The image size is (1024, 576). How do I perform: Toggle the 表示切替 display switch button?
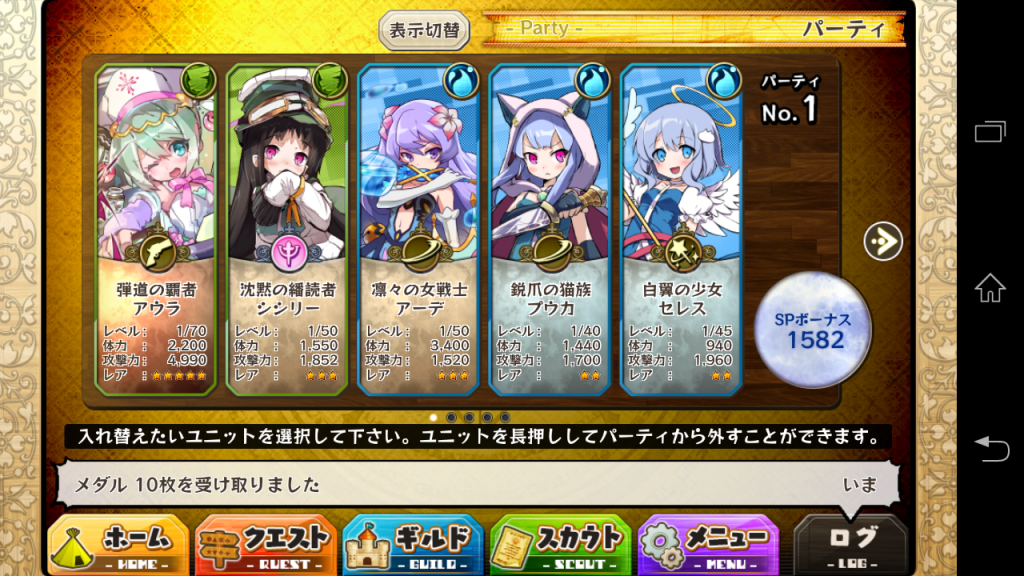tap(425, 30)
